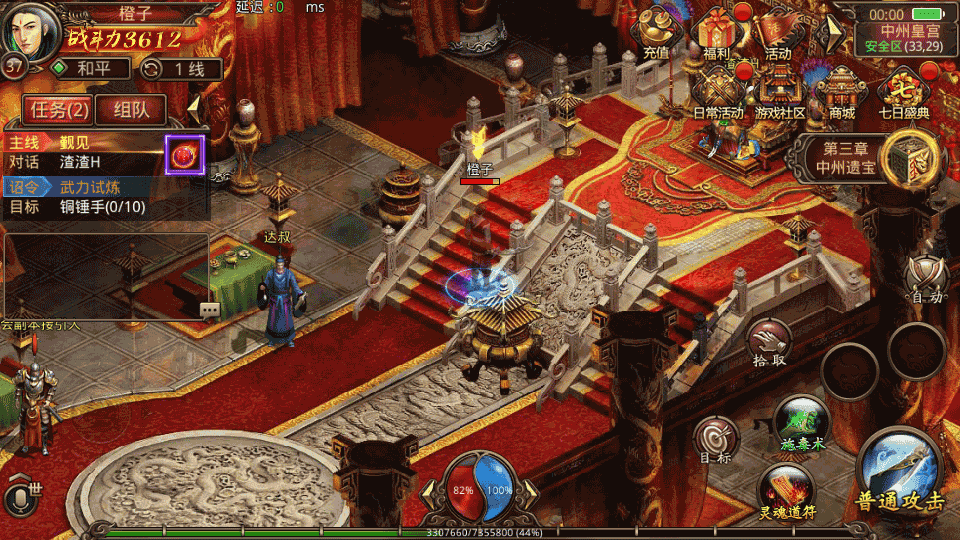Tap the 目标 target button

pyautogui.click(x=716, y=441)
